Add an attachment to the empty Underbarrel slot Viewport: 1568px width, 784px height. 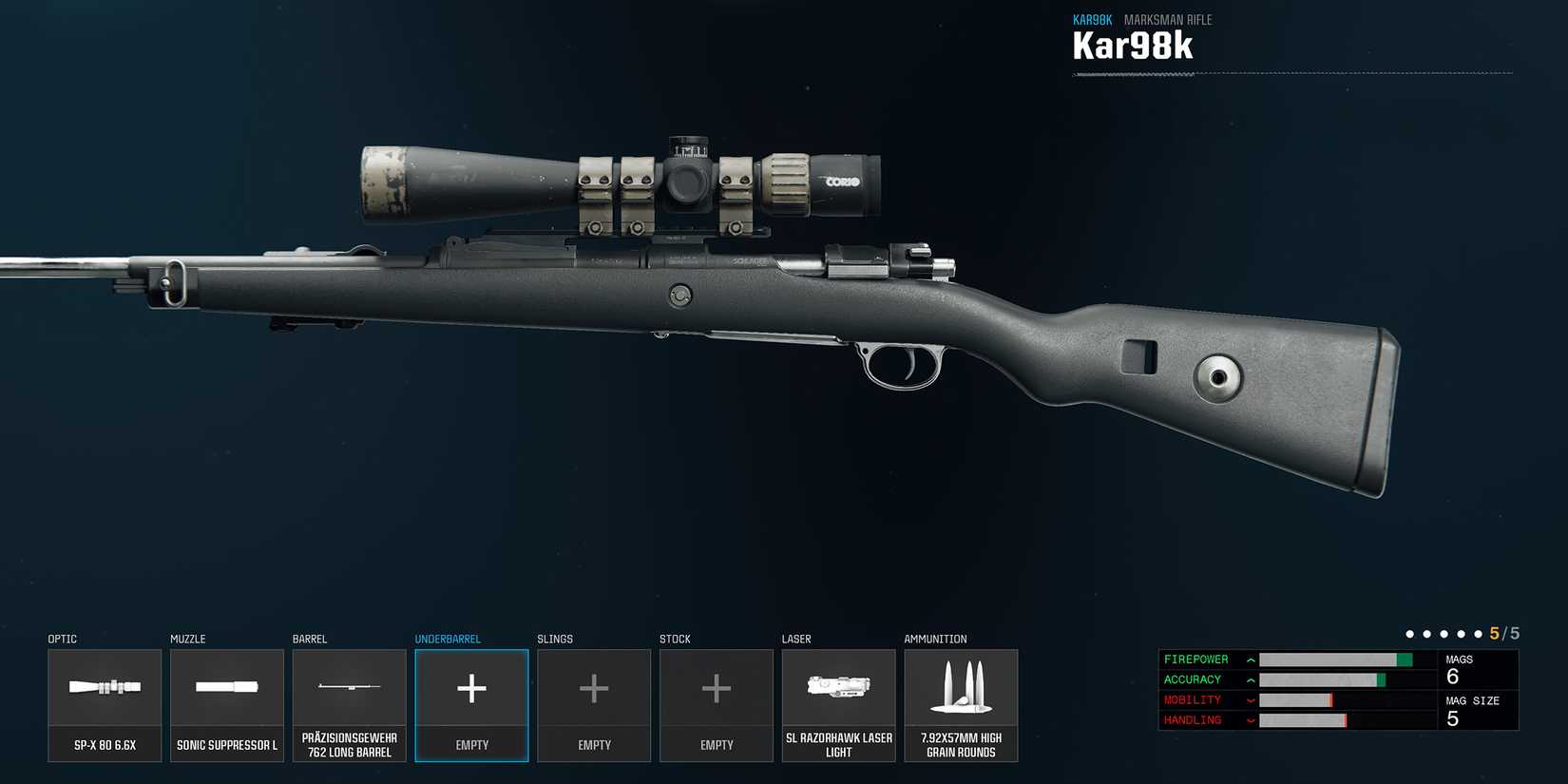tap(471, 705)
